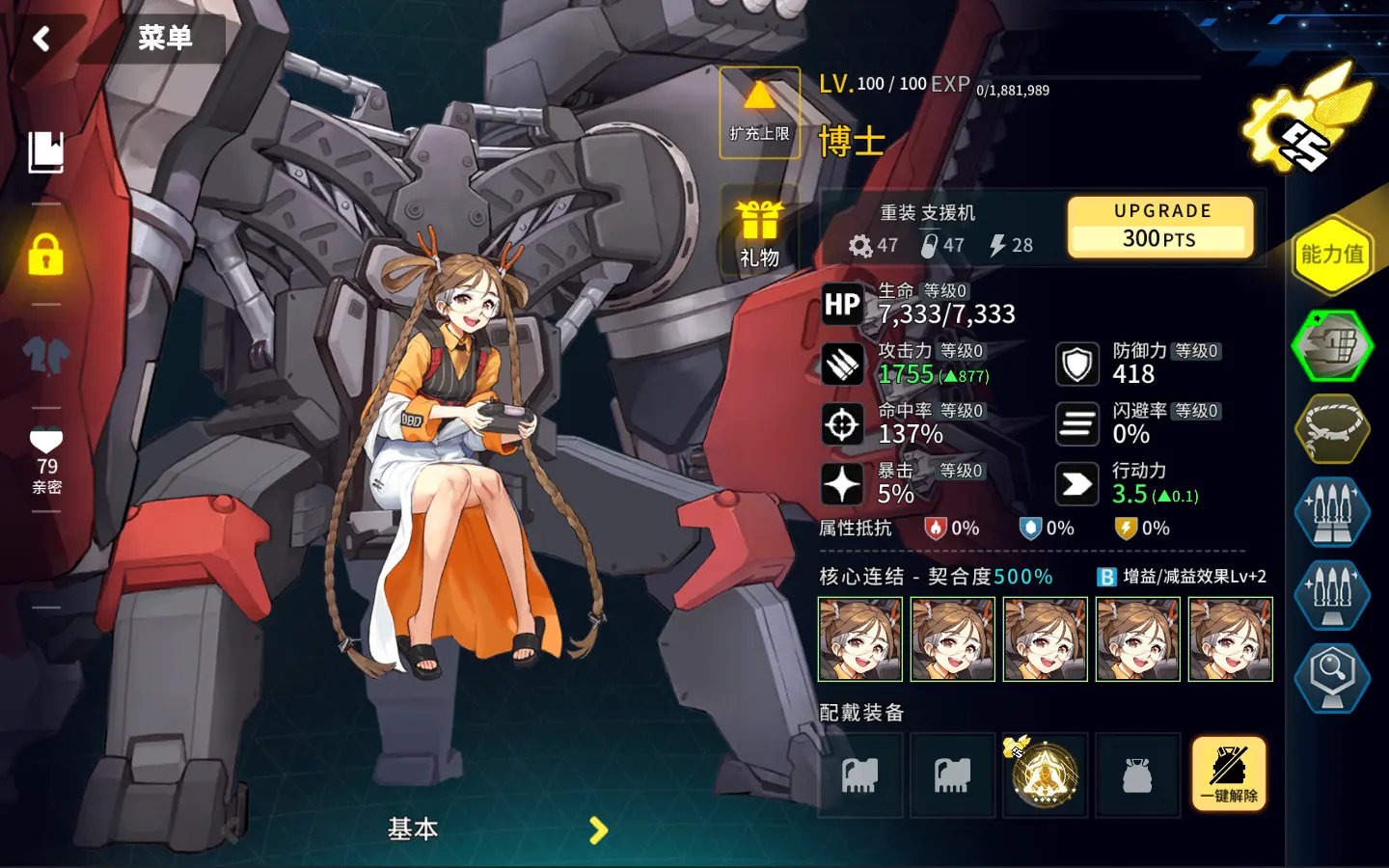
Task: Go to next page from 基本
Action: tap(599, 829)
